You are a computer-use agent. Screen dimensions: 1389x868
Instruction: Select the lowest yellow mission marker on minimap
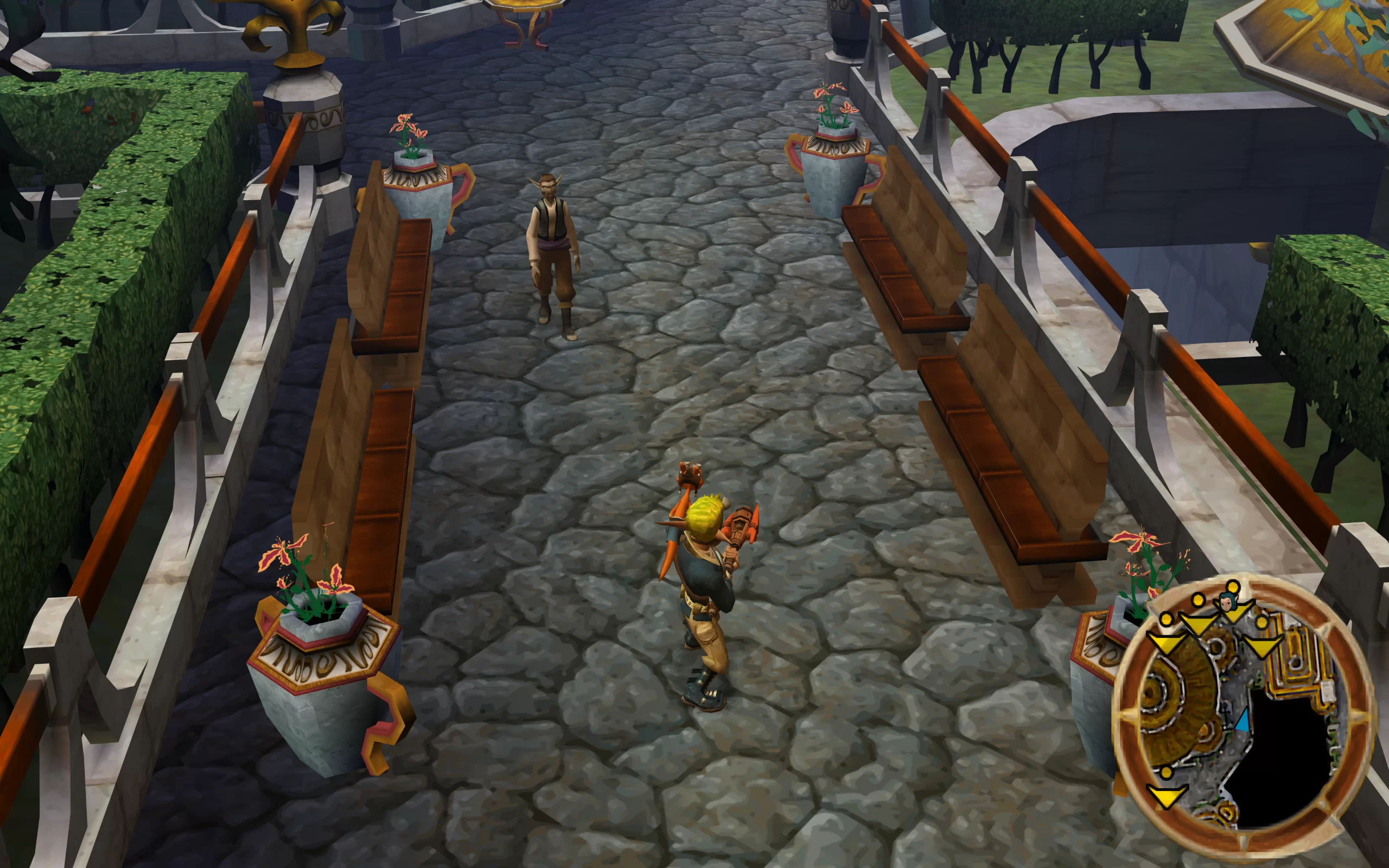(1167, 795)
